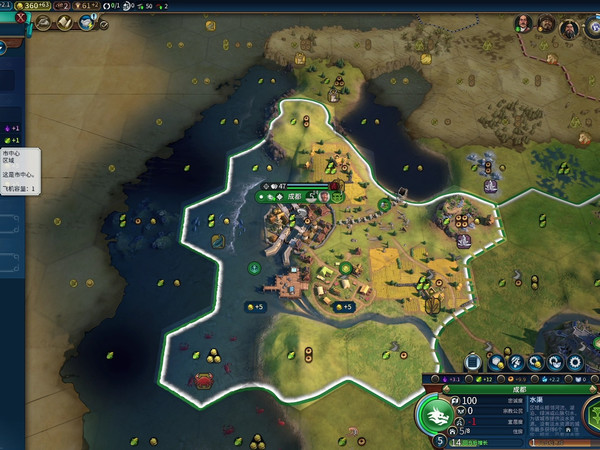Select the 成都 city banner on map
Image resolution: width=600 pixels, height=450 pixels.
click(293, 197)
